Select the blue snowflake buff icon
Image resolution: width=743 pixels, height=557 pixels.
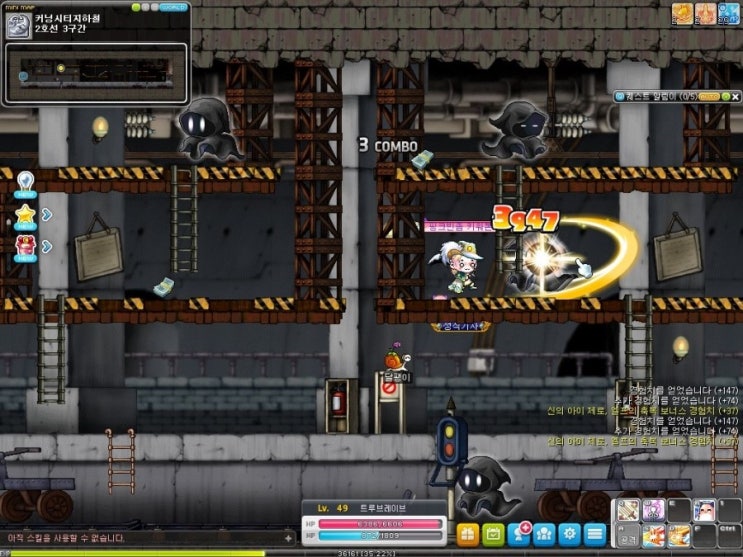[x=728, y=13]
